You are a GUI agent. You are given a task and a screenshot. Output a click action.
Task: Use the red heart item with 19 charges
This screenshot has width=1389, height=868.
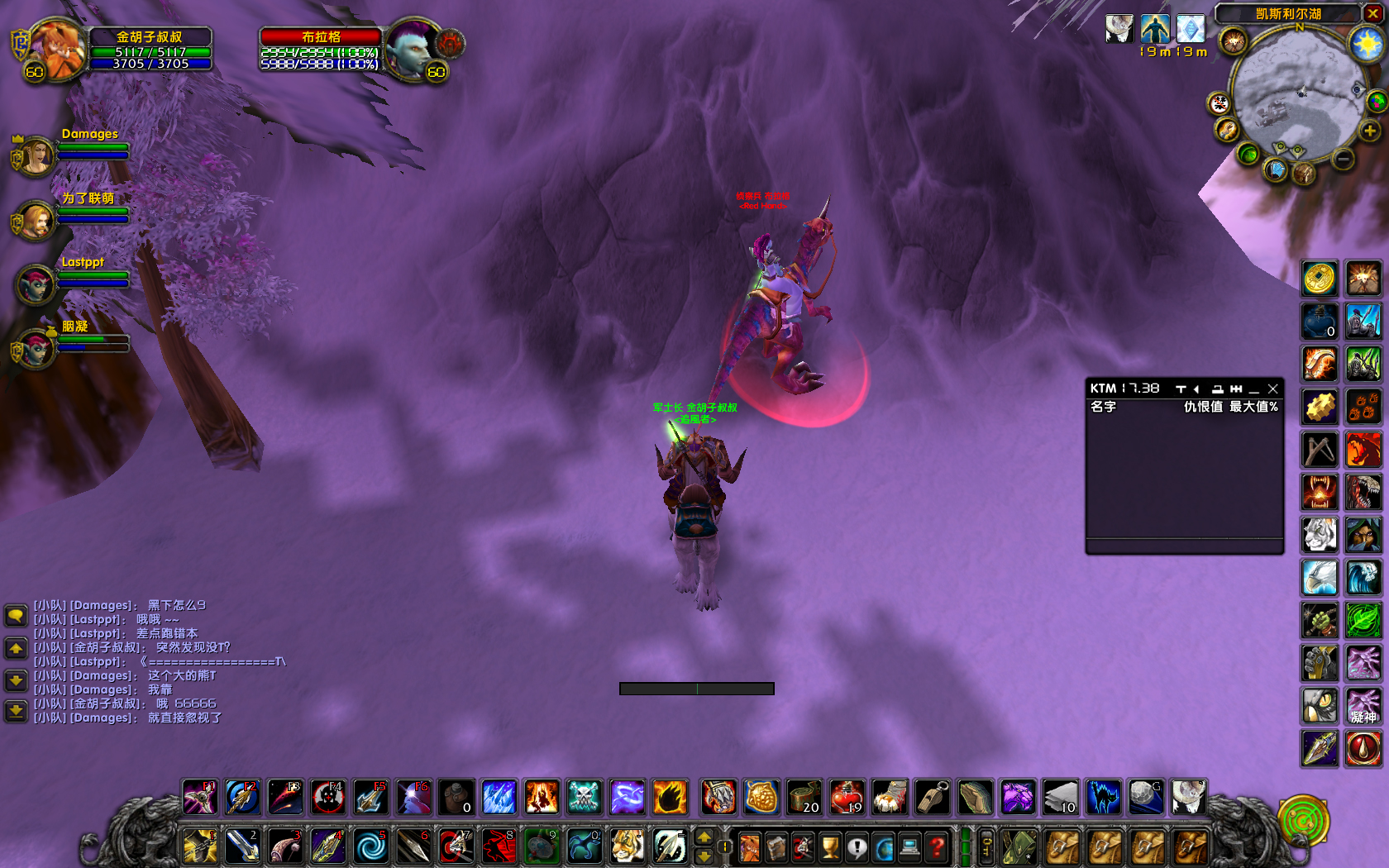click(847, 798)
